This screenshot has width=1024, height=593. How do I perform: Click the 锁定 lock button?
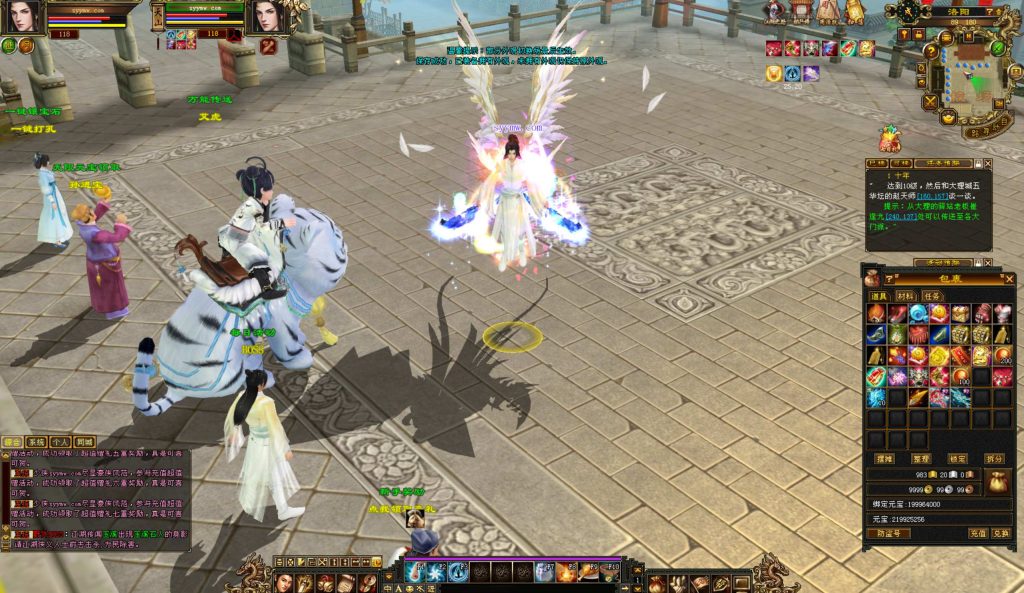click(x=958, y=458)
